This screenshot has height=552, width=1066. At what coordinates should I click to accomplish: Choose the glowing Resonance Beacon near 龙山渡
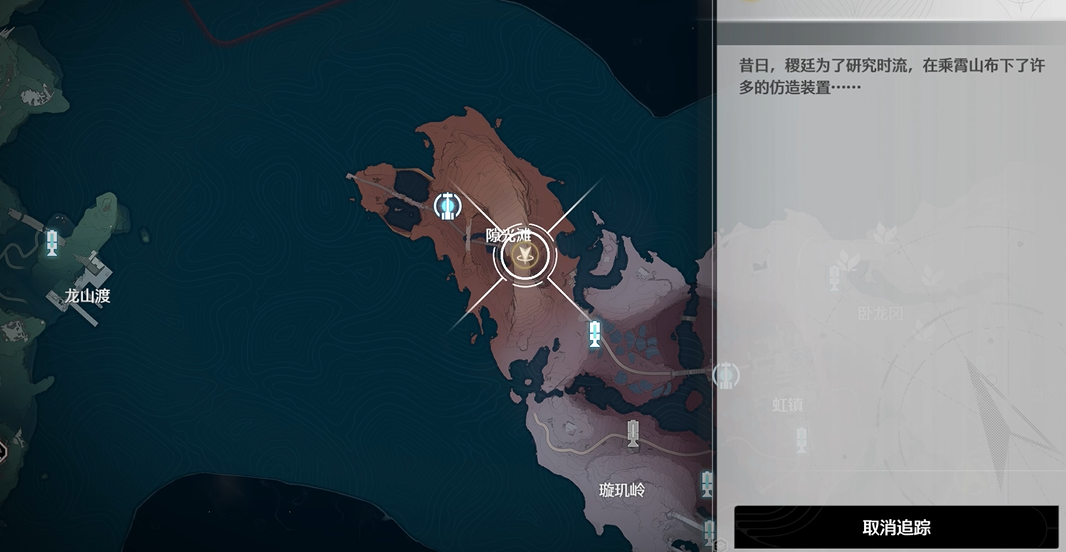click(x=52, y=242)
